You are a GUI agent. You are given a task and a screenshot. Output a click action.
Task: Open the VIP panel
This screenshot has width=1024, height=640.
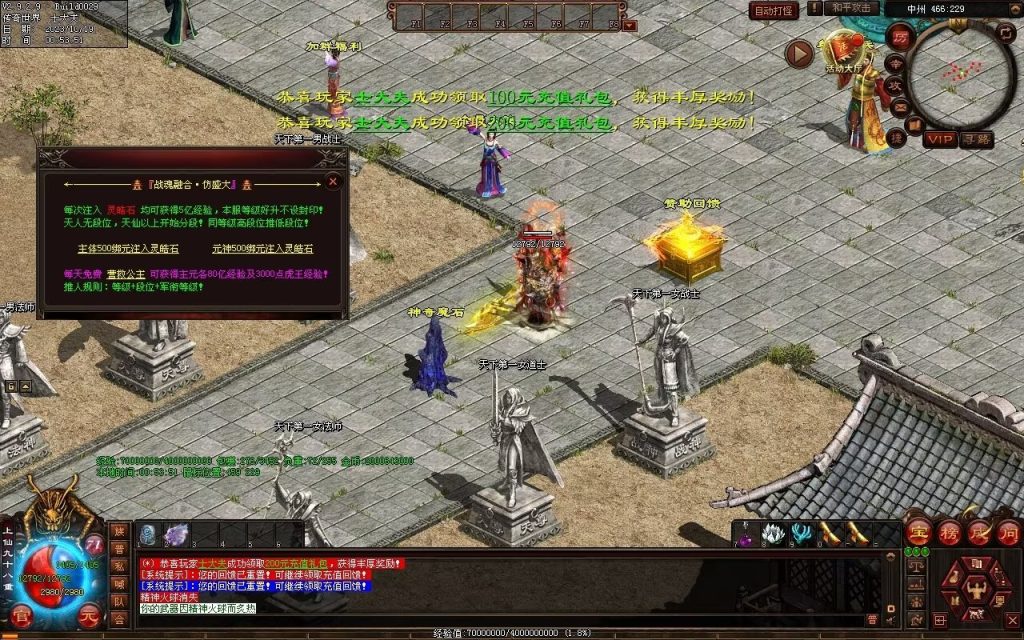point(939,138)
